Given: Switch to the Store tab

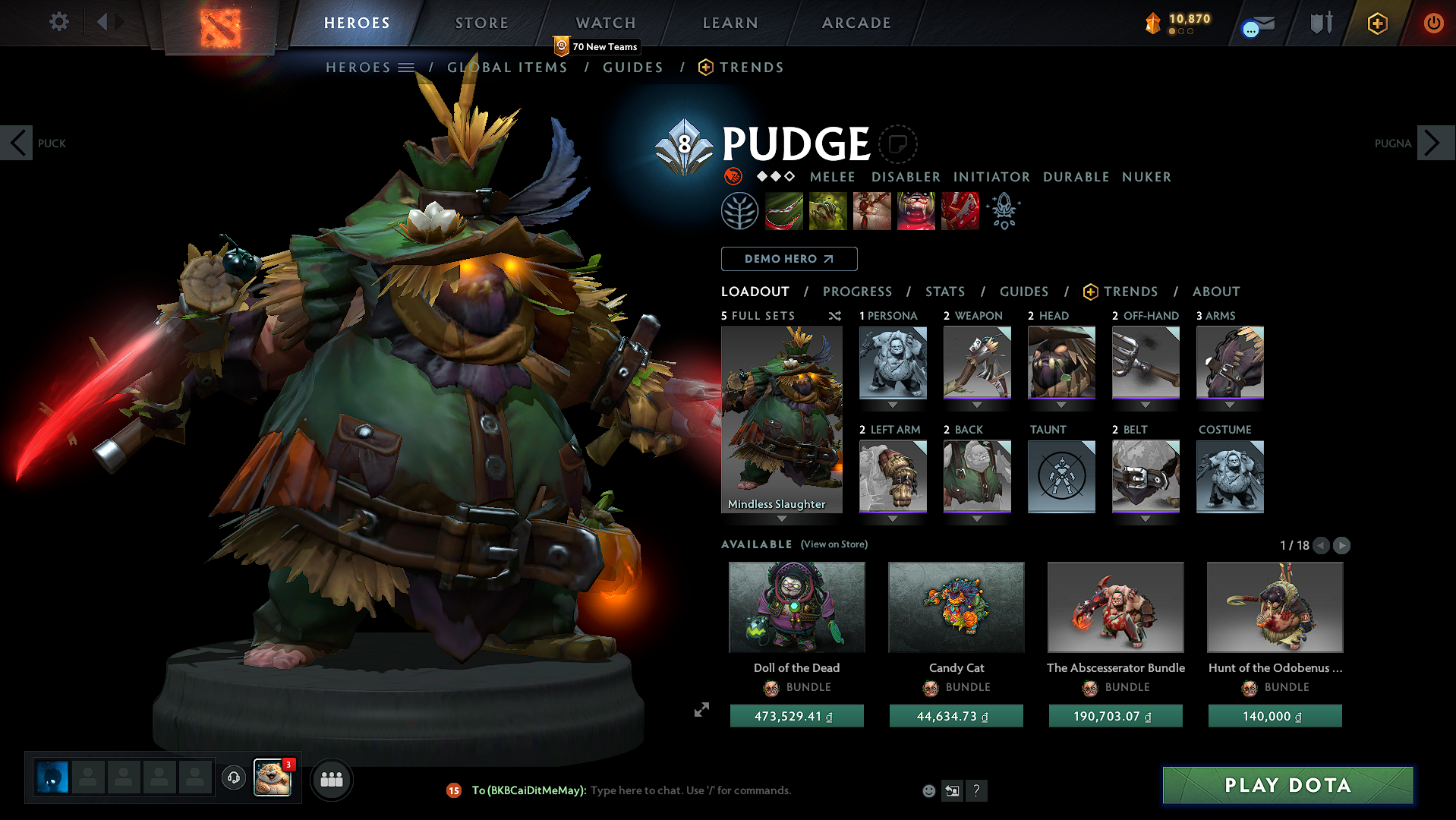Looking at the screenshot, I should coord(481,23).
